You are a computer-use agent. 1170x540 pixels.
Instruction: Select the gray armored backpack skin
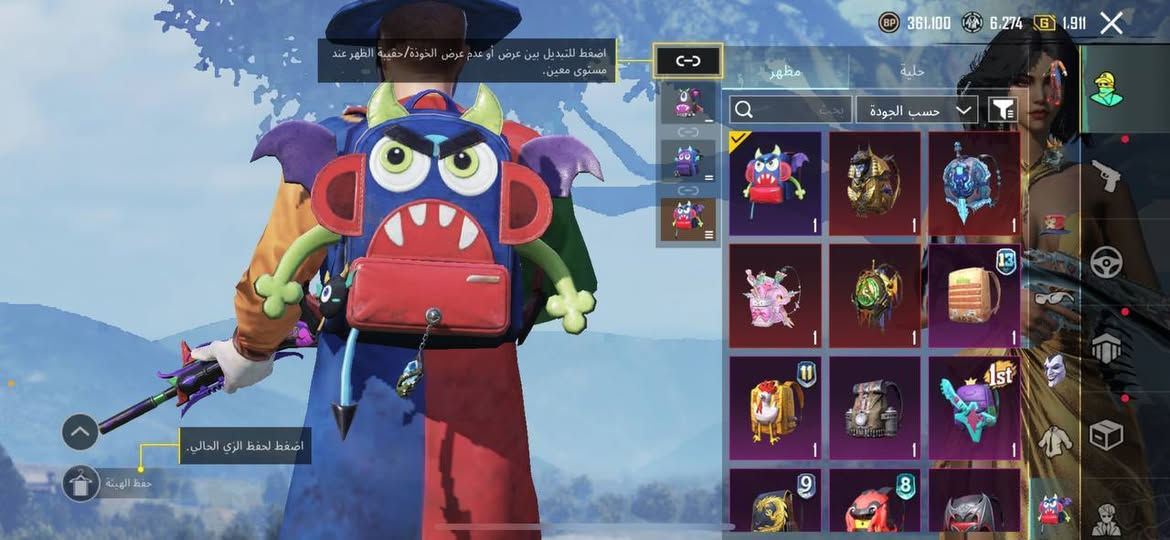pos(875,408)
